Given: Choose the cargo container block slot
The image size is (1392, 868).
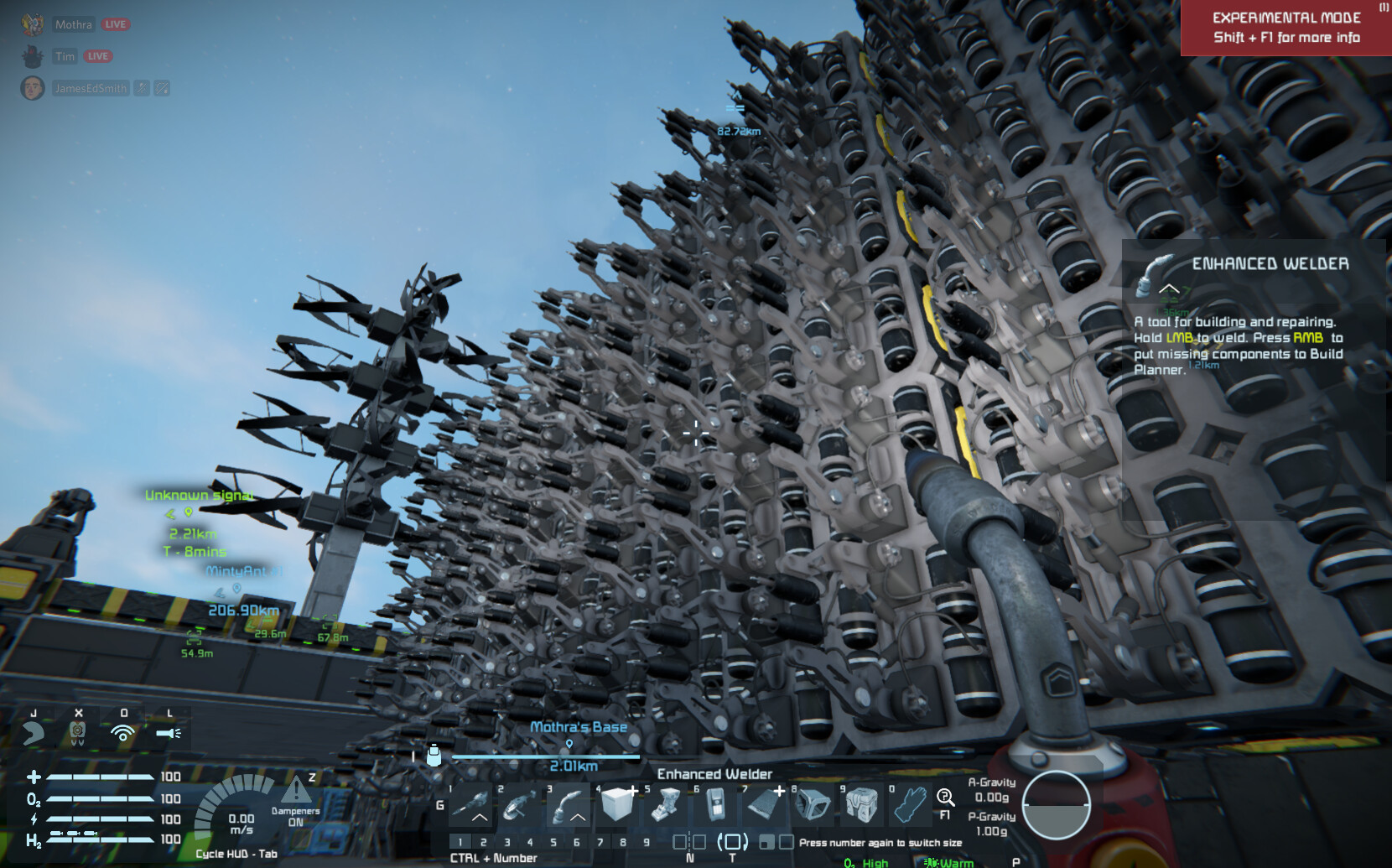Looking at the screenshot, I should click(861, 806).
